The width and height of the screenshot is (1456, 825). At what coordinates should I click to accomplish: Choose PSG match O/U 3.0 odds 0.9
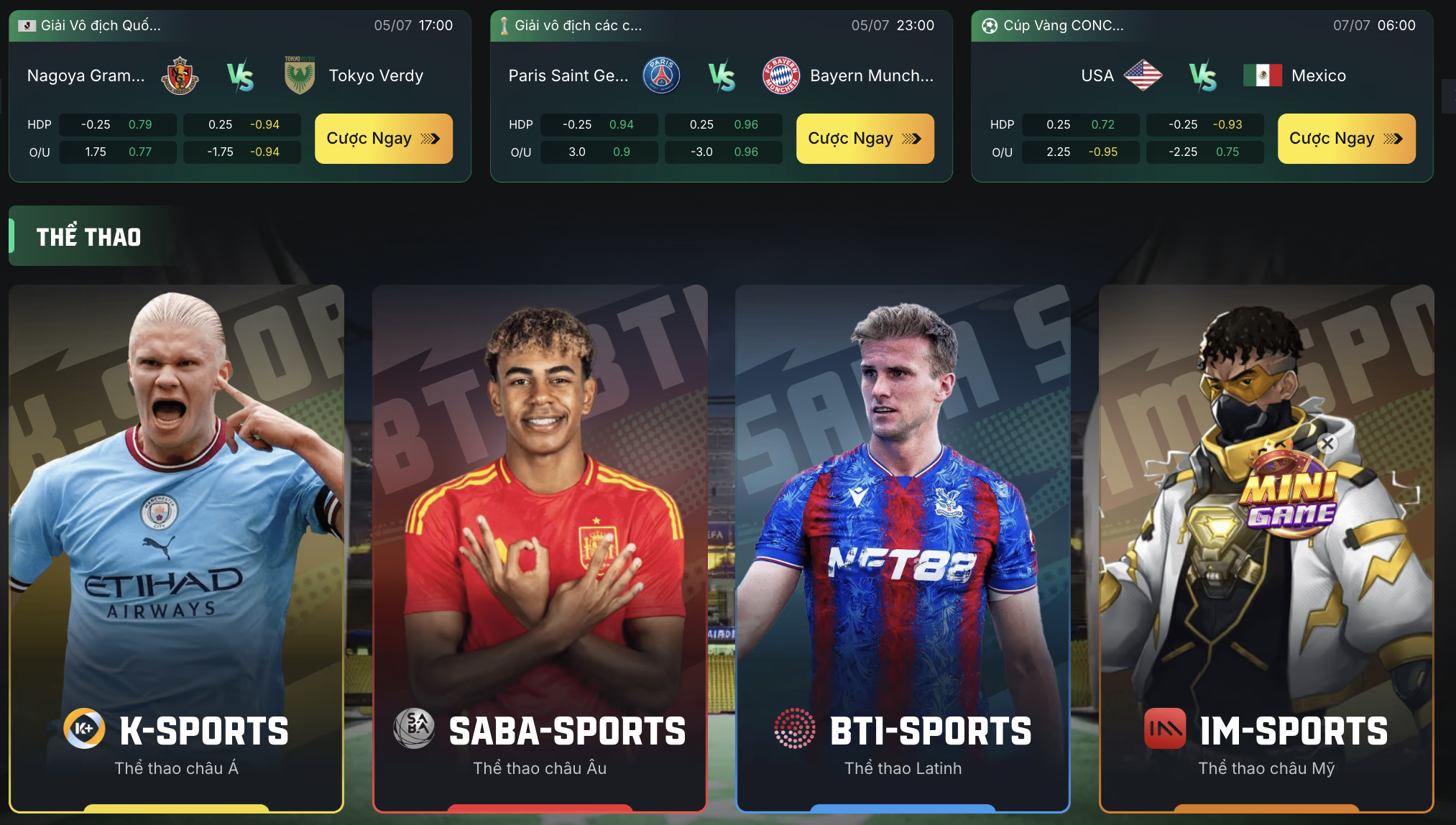click(x=599, y=152)
